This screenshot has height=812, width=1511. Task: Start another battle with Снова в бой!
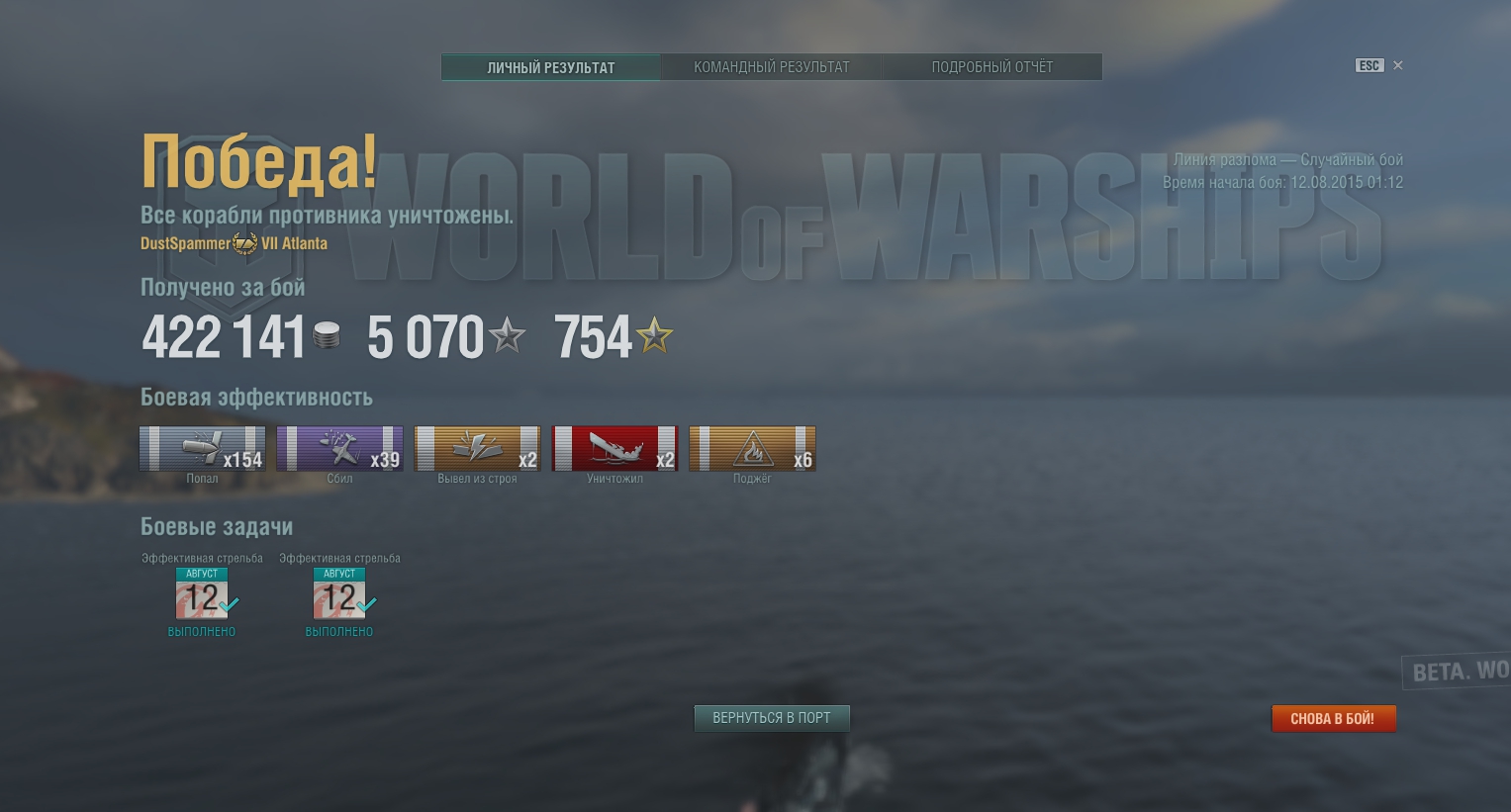tap(1333, 719)
